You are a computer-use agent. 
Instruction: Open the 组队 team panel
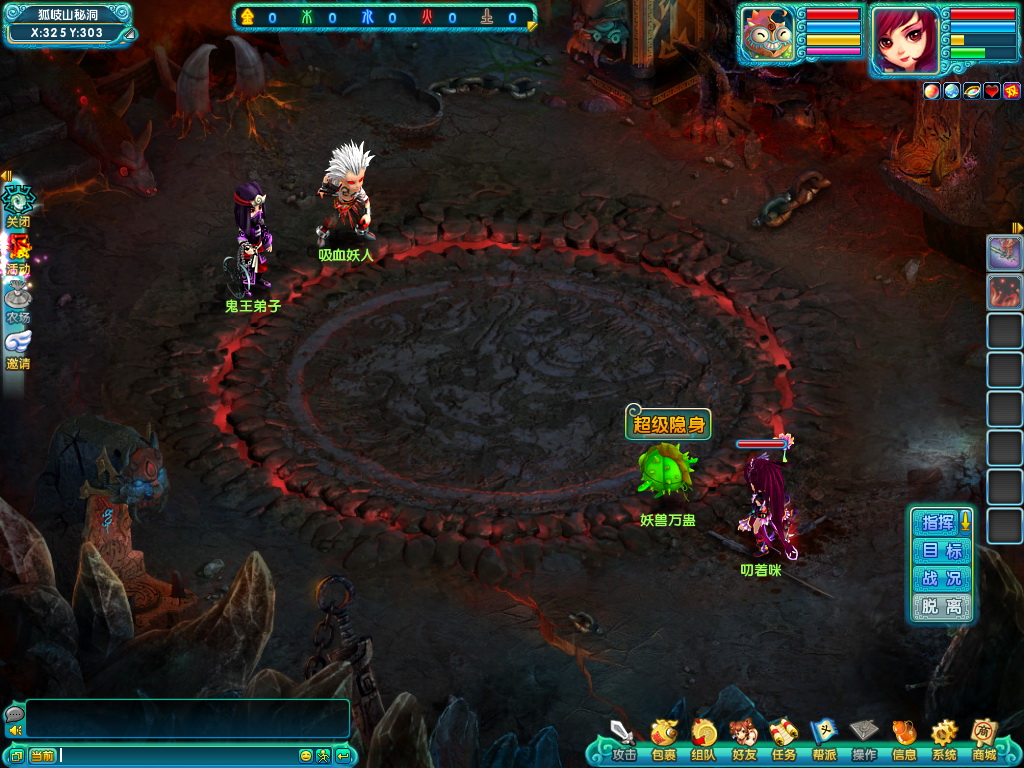click(703, 735)
